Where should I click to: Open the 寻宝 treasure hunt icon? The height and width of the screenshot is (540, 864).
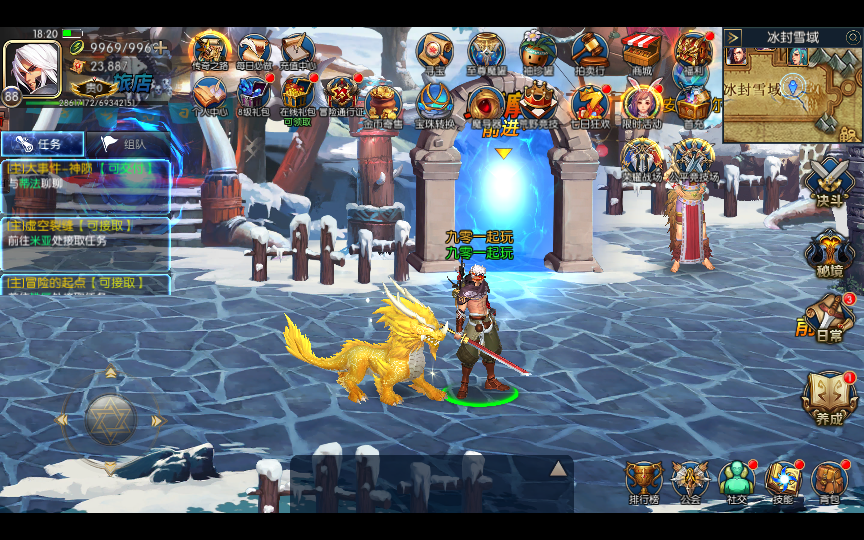(x=434, y=50)
